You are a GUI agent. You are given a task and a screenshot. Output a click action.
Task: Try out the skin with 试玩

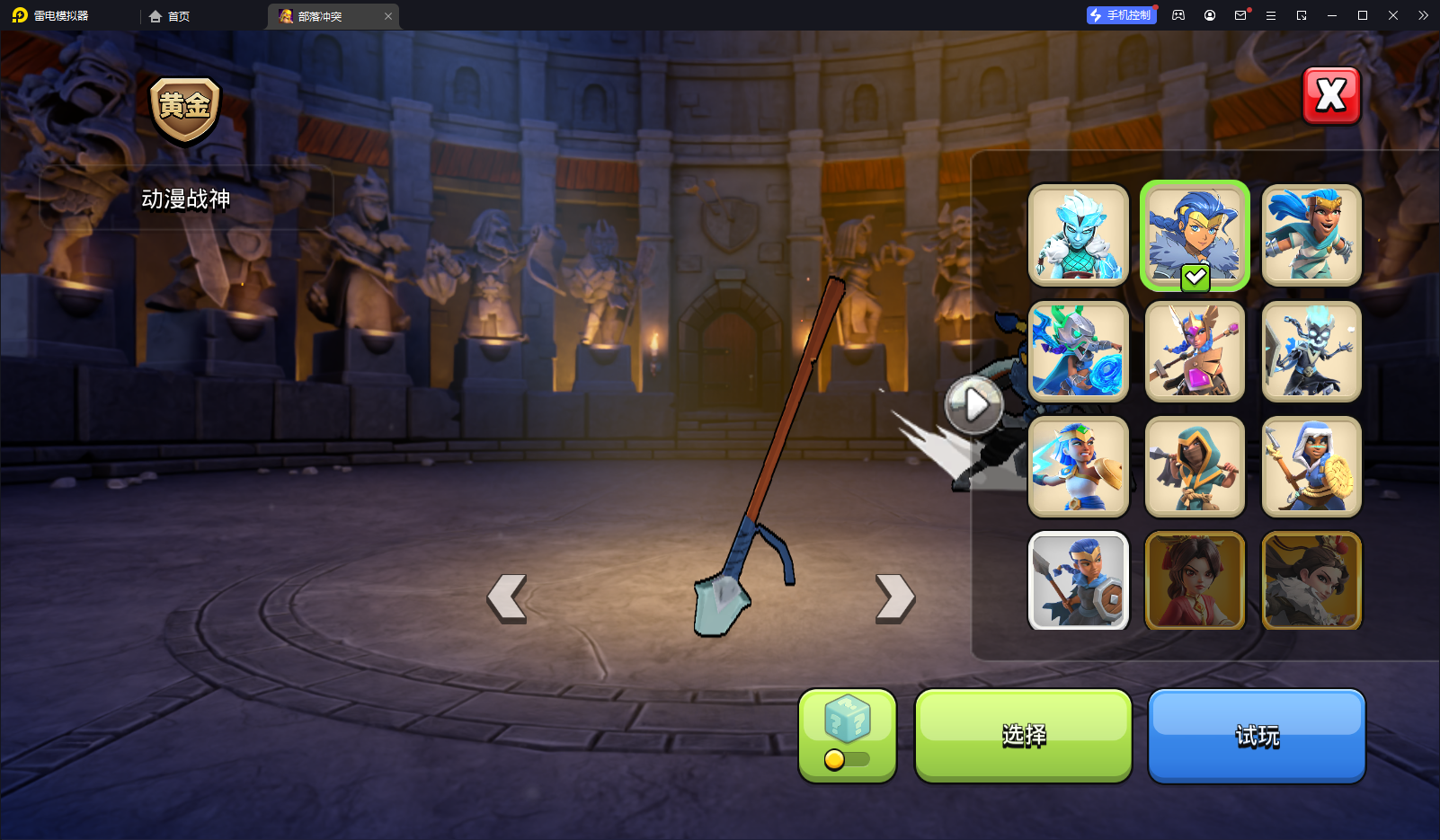point(1256,736)
